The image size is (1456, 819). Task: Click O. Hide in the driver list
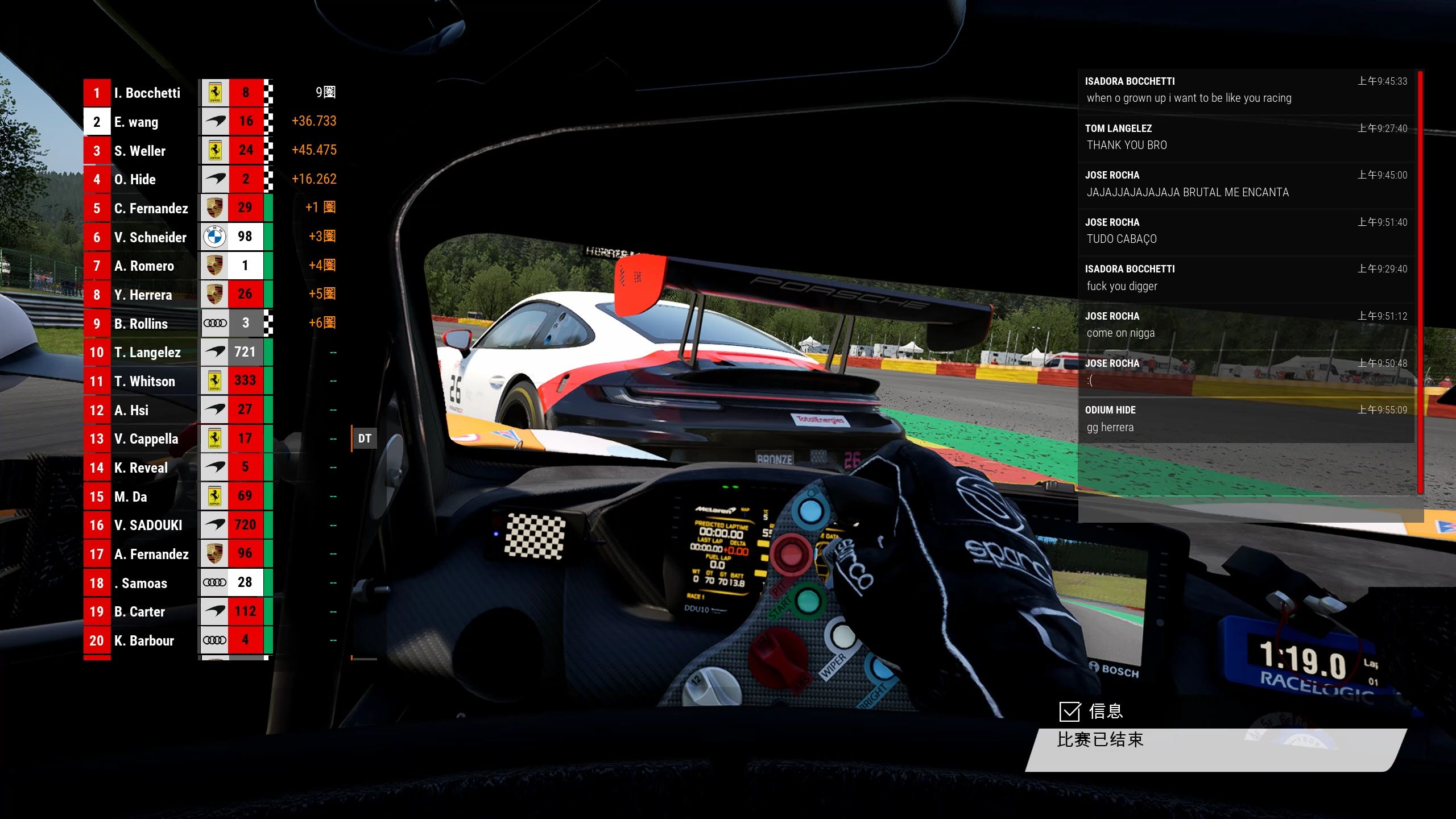(x=135, y=179)
